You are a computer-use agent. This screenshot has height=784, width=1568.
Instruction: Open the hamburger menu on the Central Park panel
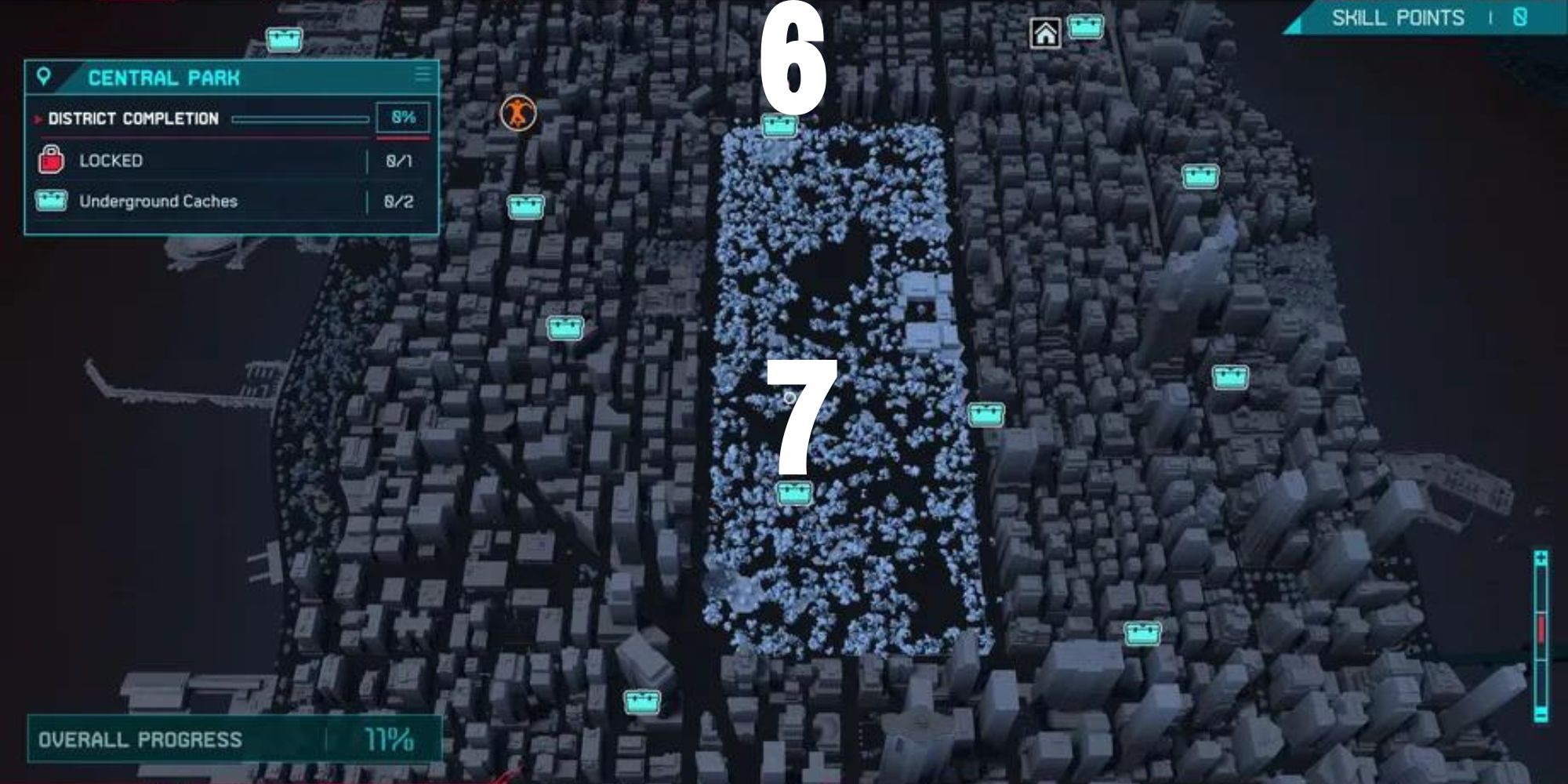coord(423,76)
